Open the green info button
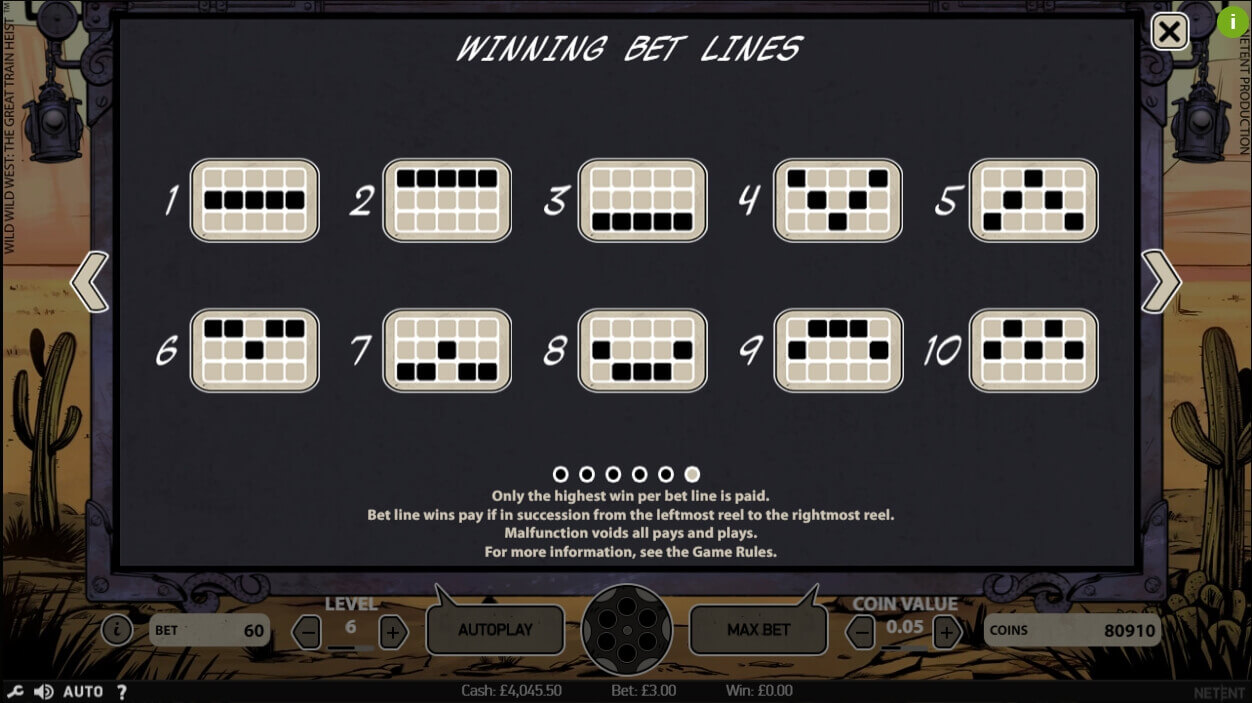This screenshot has width=1252, height=703. coord(1232,21)
